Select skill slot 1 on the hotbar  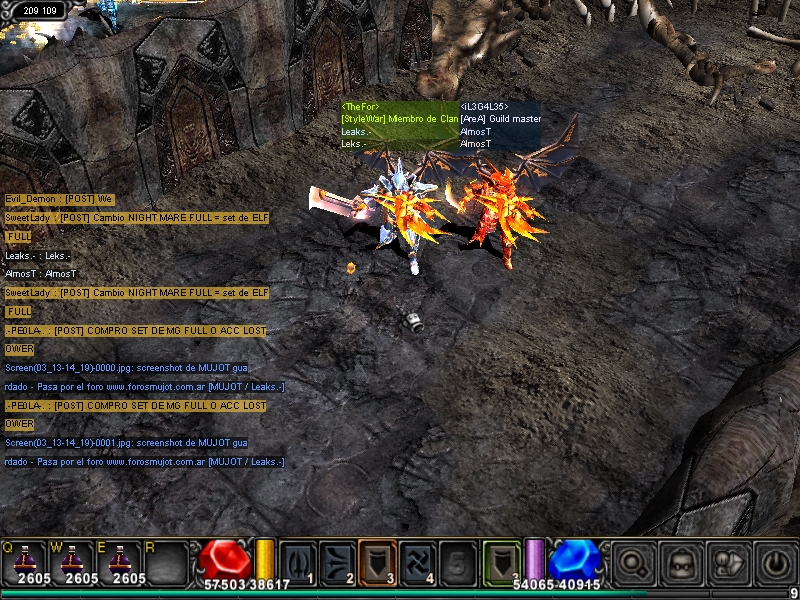pyautogui.click(x=298, y=561)
